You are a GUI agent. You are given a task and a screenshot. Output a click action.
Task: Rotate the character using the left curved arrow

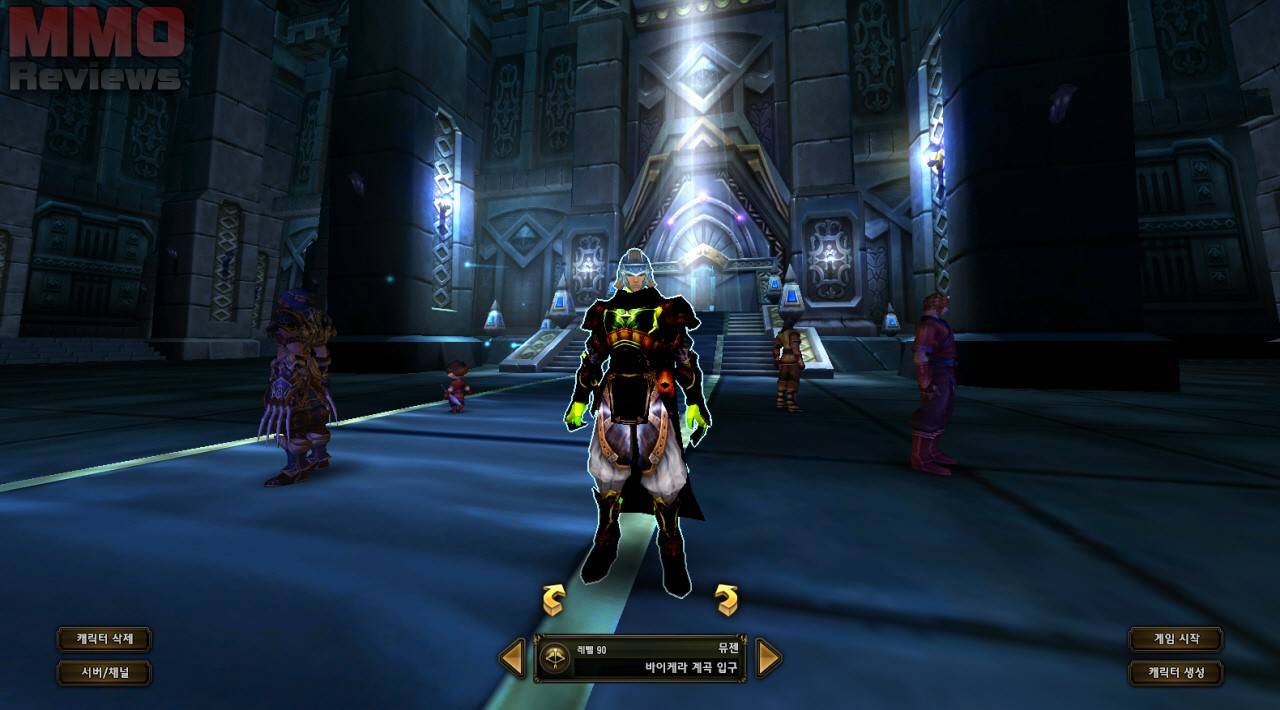coord(553,599)
